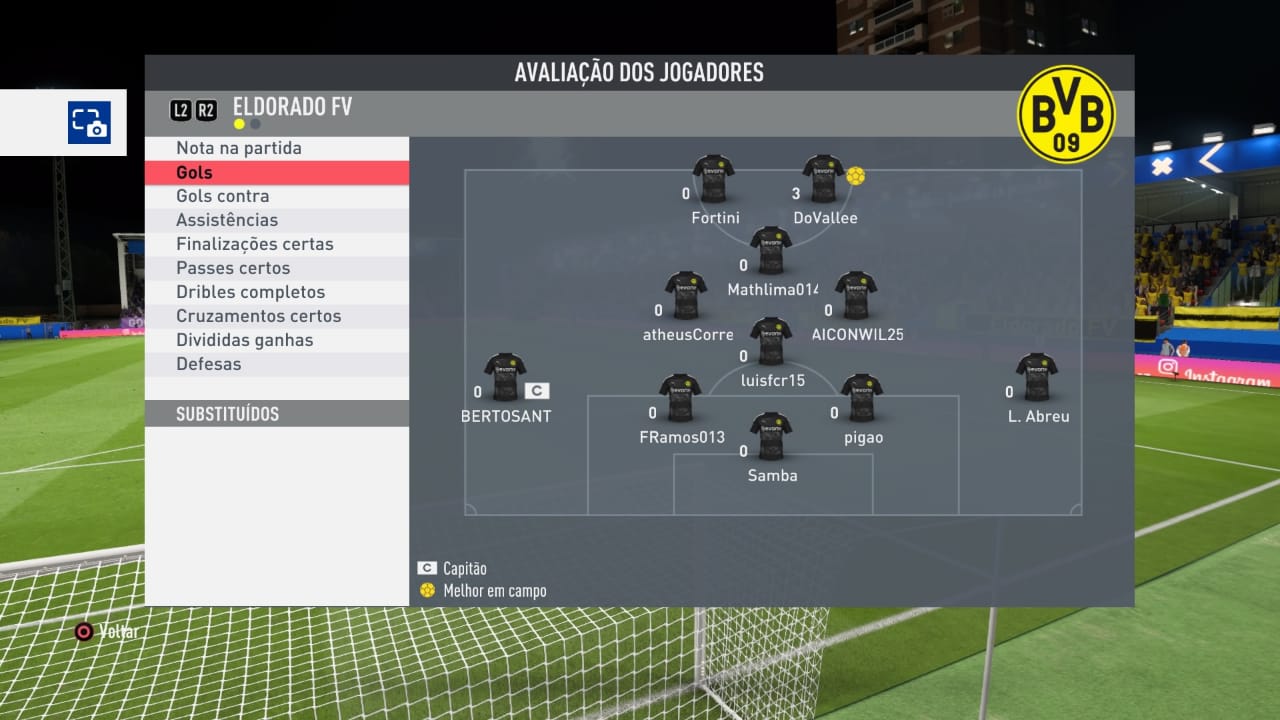Select L. Abreu's player shirt

tap(1037, 376)
